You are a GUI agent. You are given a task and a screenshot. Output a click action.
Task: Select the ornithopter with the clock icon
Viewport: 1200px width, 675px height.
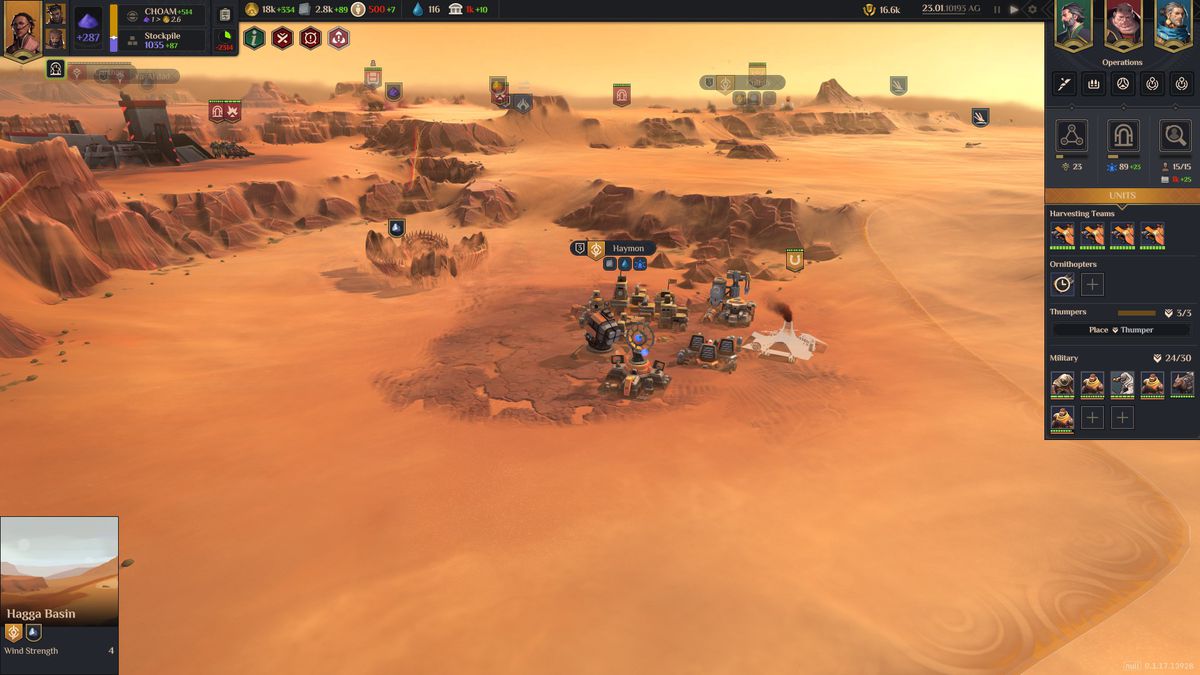1062,285
